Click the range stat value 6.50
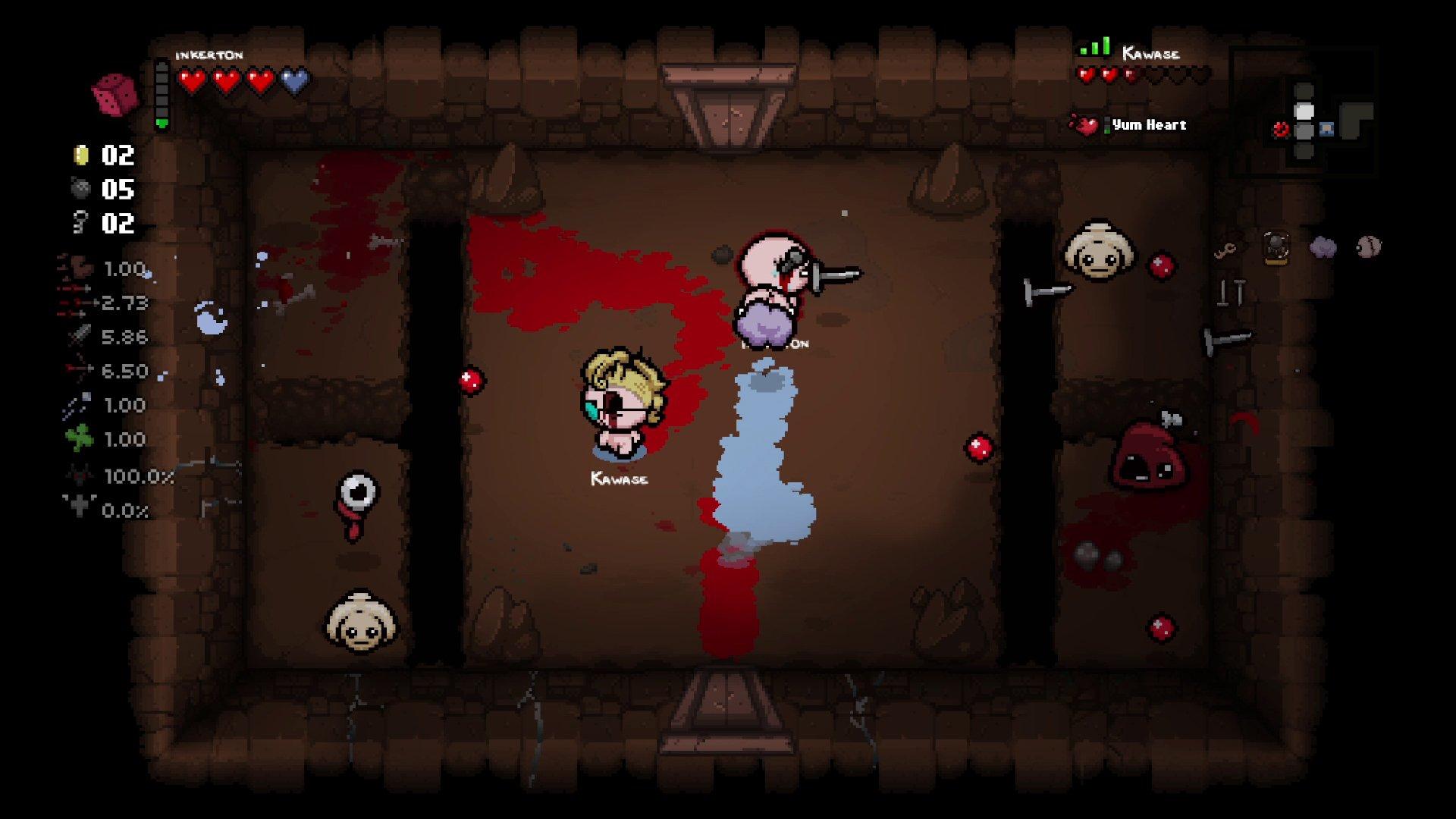Screen dimensions: 1456x819 point(125,371)
